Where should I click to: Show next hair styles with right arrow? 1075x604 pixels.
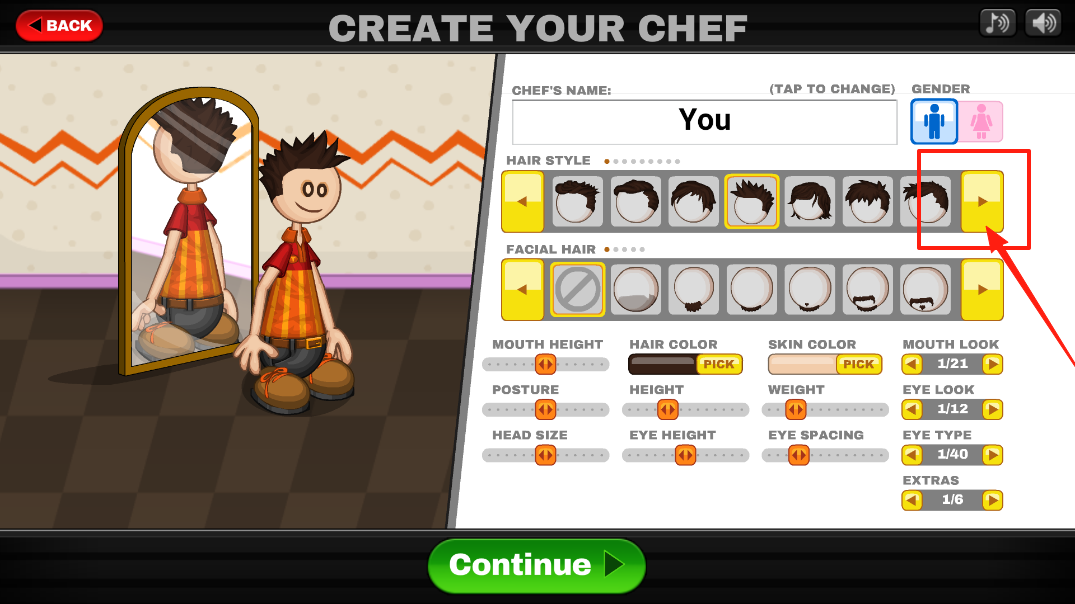pos(982,202)
